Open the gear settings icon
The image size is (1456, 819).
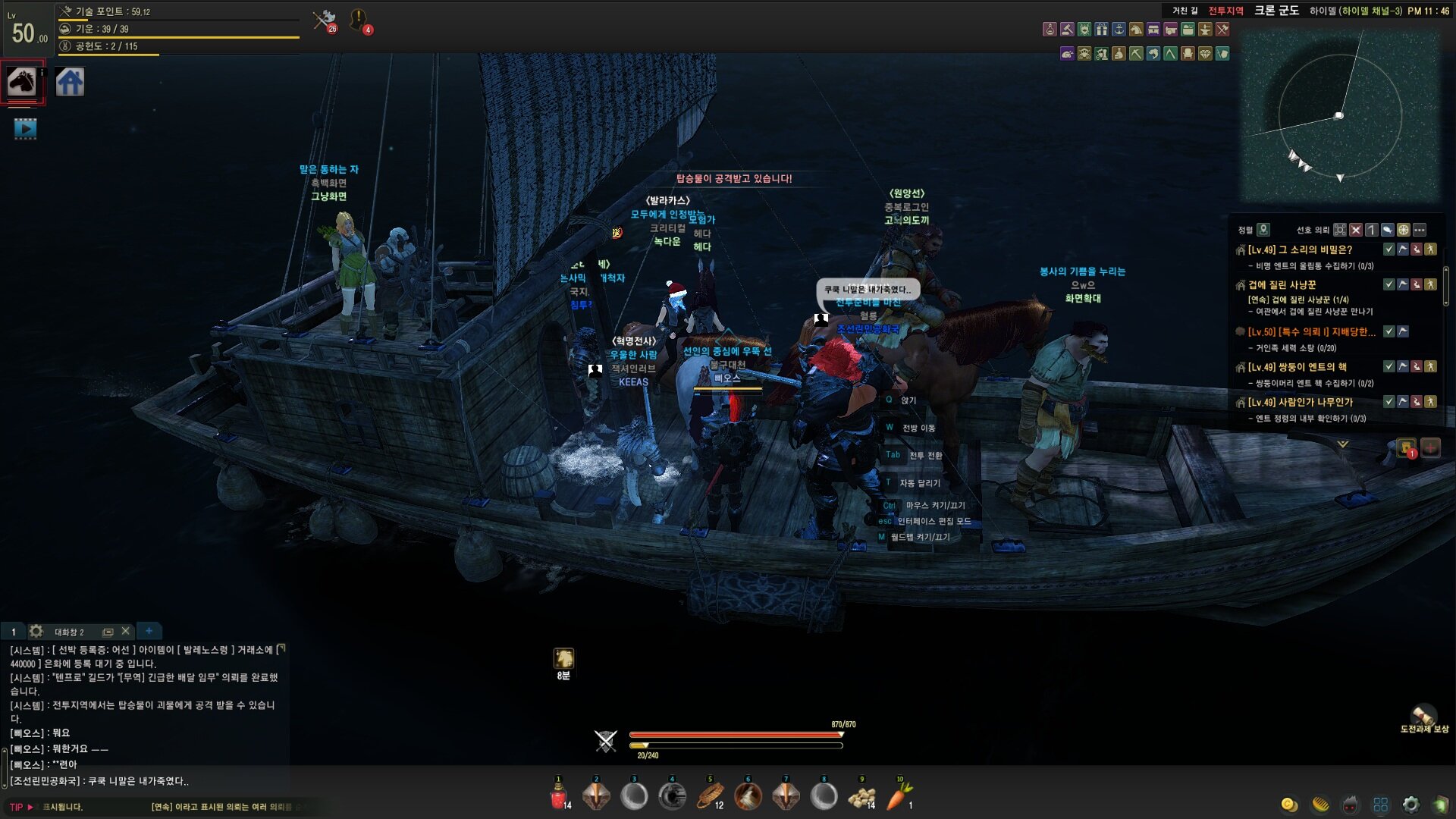(1410, 805)
